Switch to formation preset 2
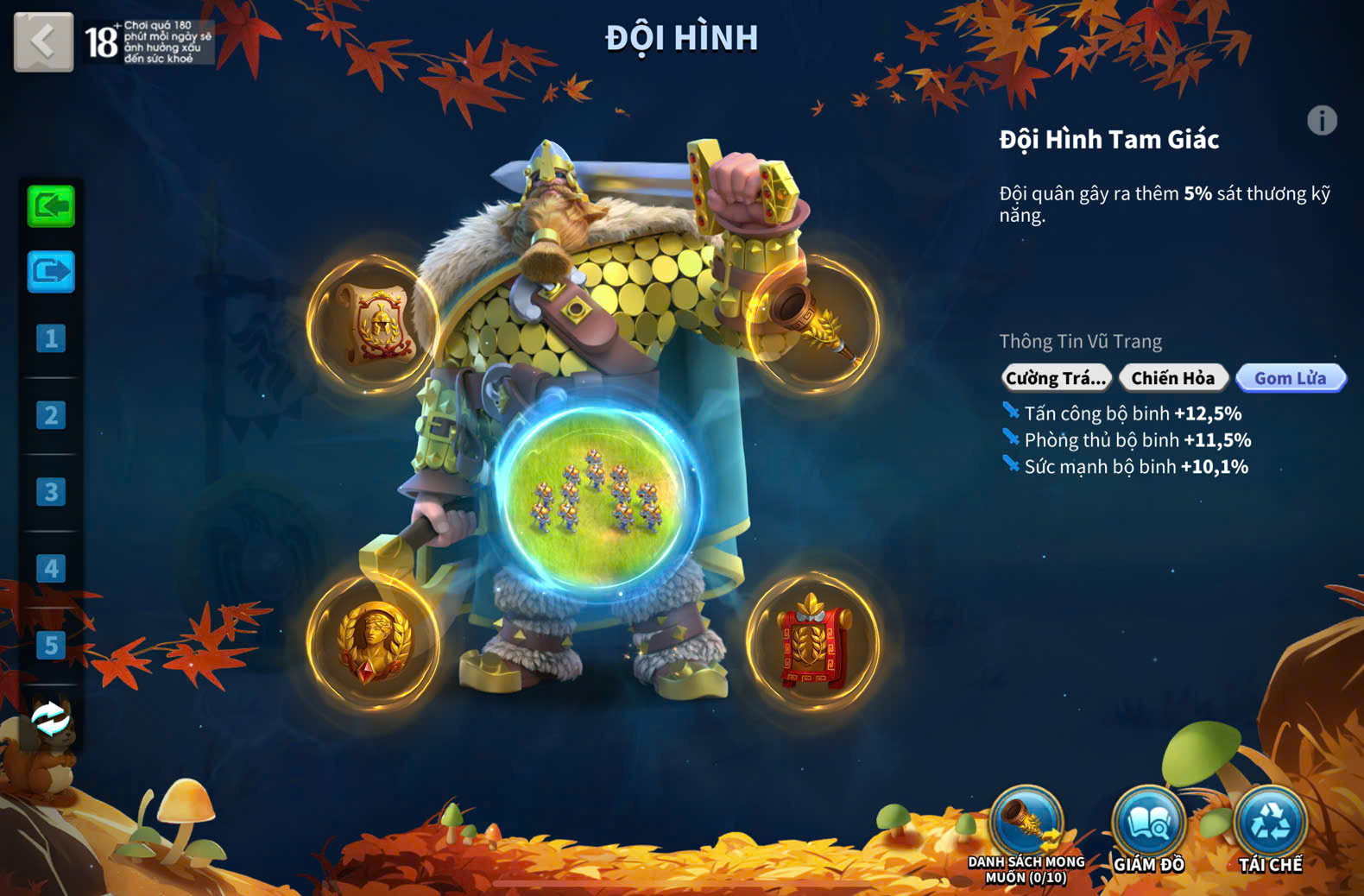 click(51, 415)
